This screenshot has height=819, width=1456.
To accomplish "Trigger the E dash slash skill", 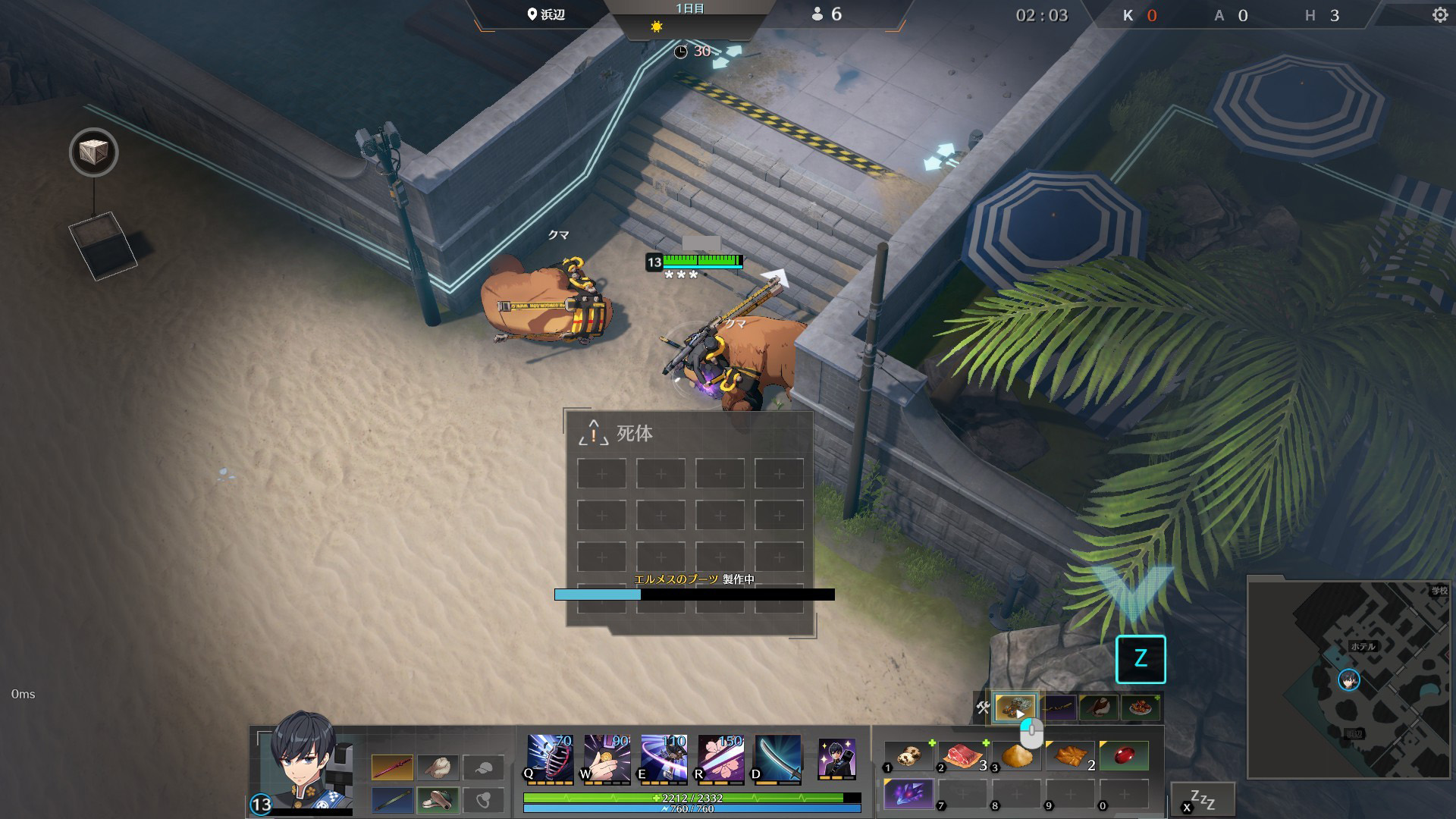I will [664, 757].
